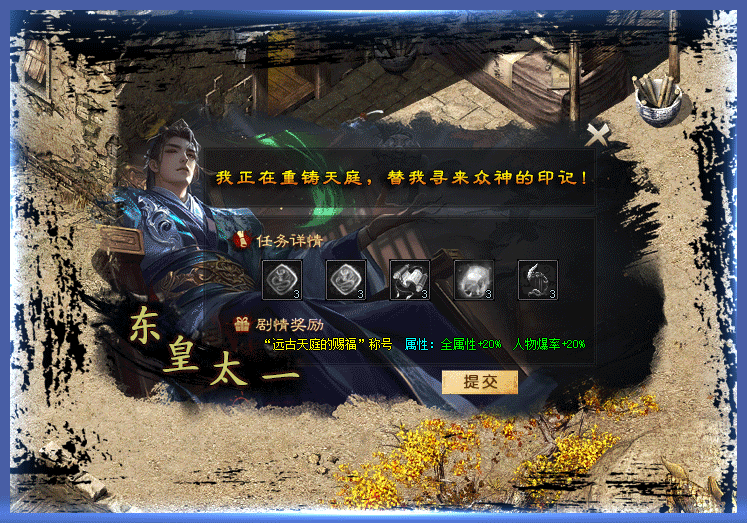Select the glowing white orb quest item
747x523 pixels.
coord(473,280)
